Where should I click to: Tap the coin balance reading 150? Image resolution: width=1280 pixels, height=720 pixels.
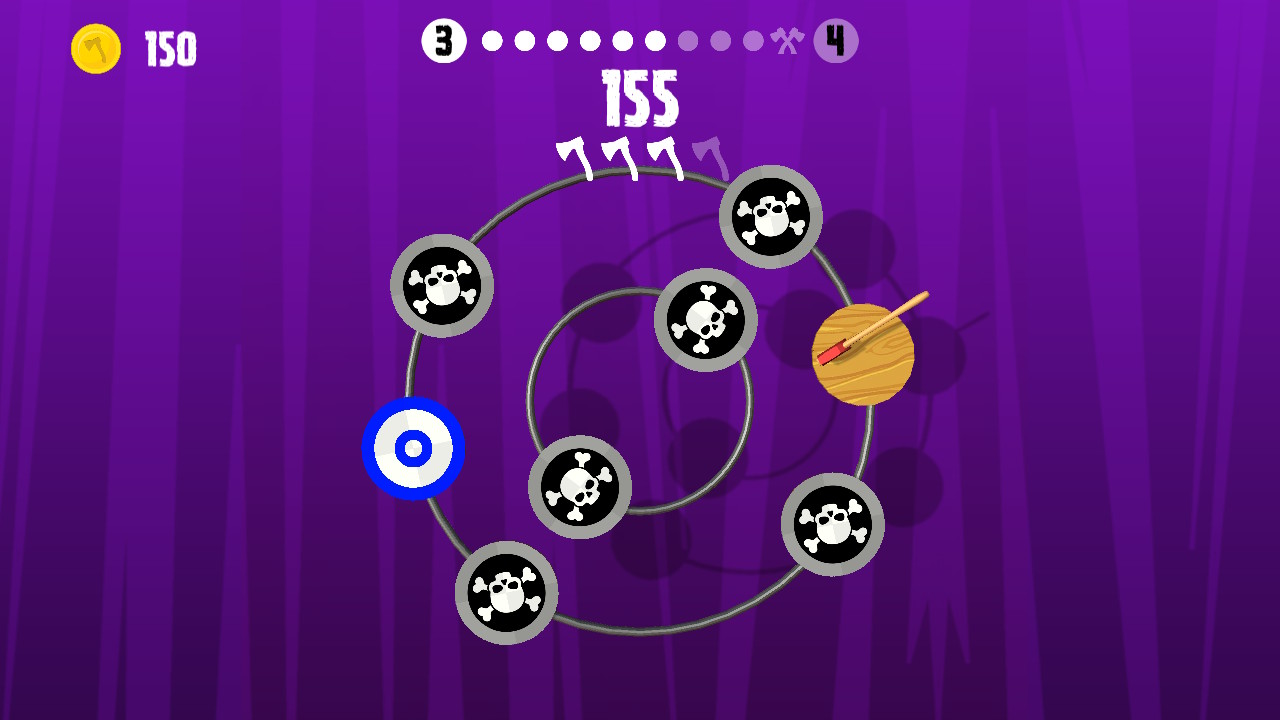pos(172,47)
